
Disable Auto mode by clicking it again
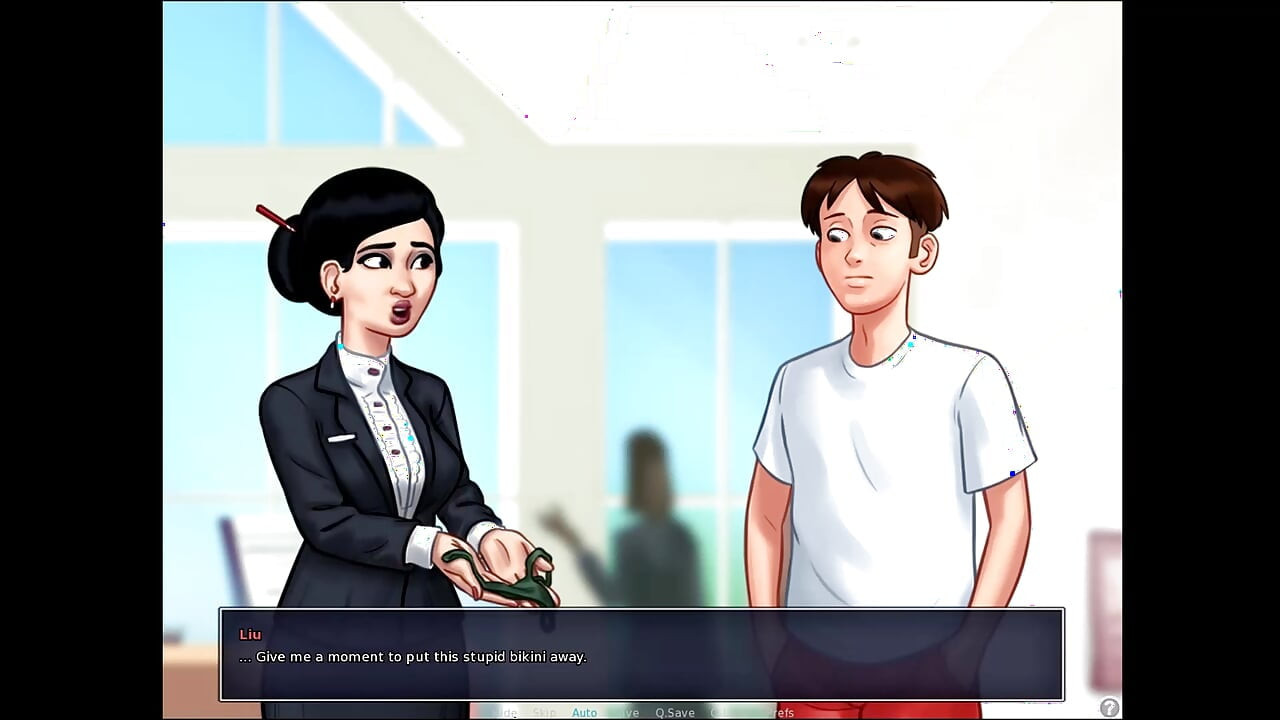[x=585, y=712]
